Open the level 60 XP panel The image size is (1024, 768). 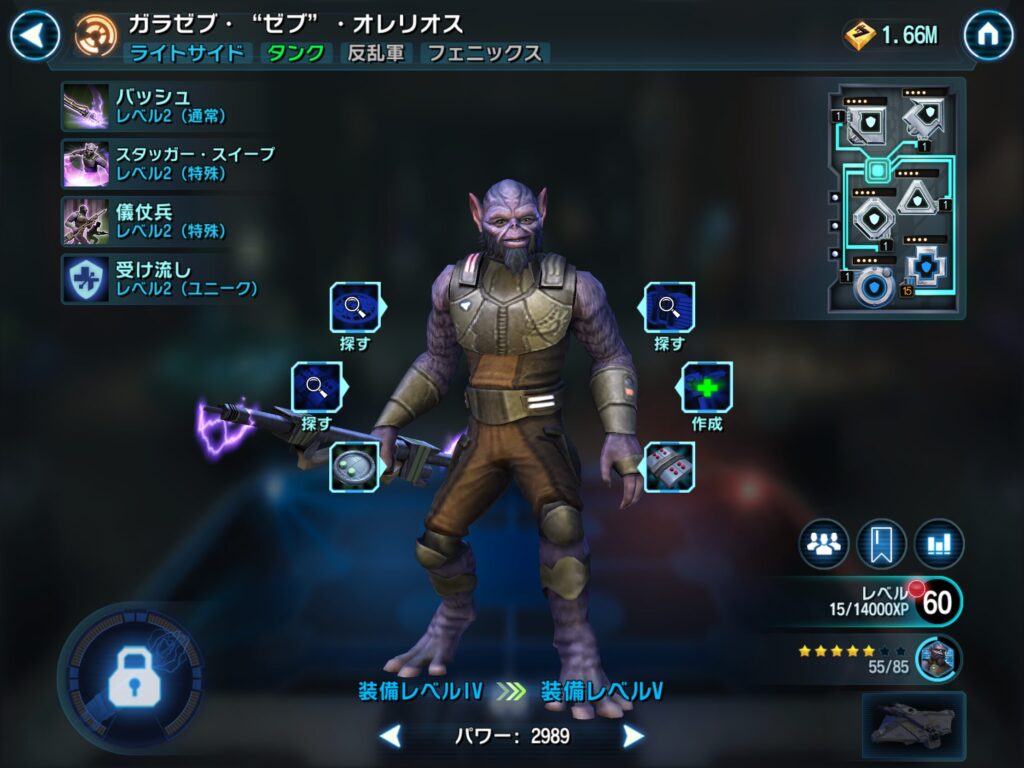(x=900, y=602)
